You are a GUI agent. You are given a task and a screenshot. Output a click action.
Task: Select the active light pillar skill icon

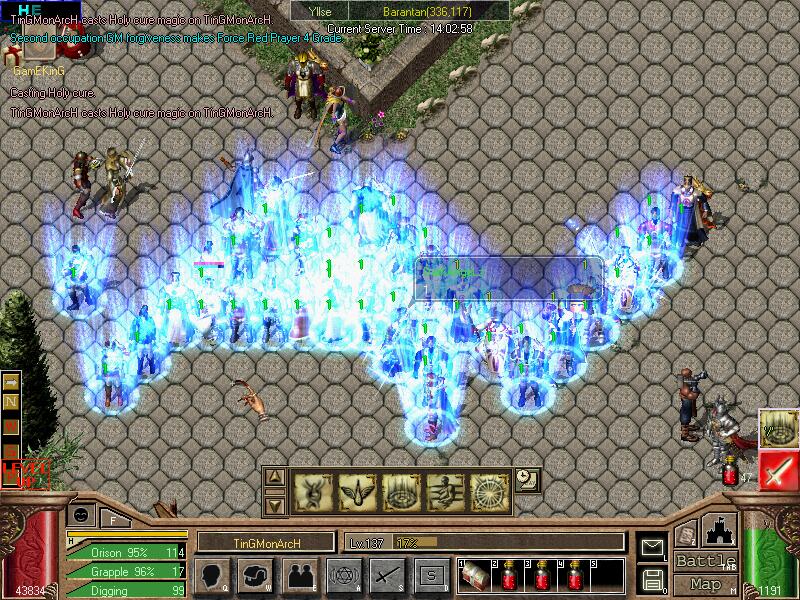pos(778,428)
